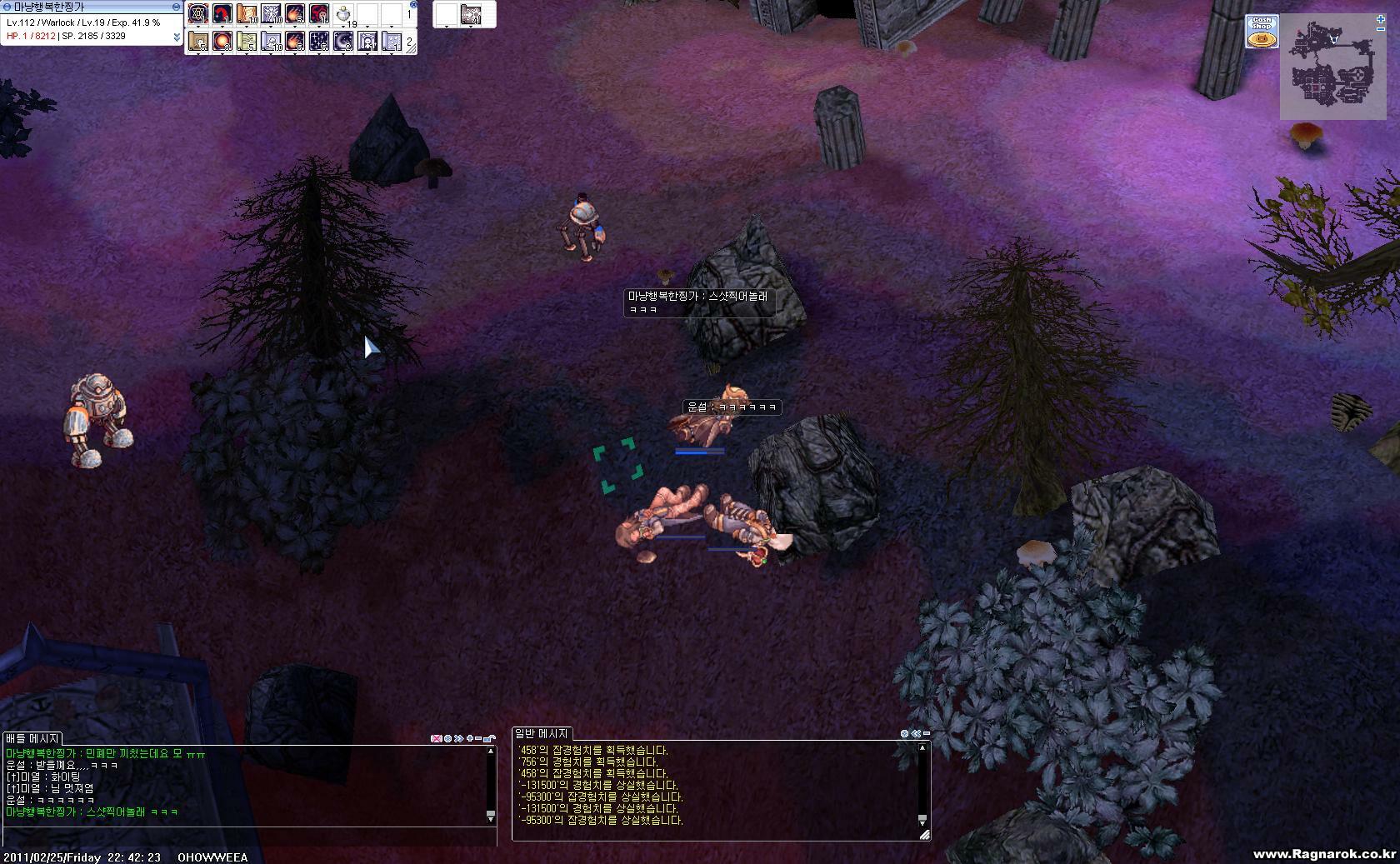Use the white potion bottle item

tap(343, 14)
